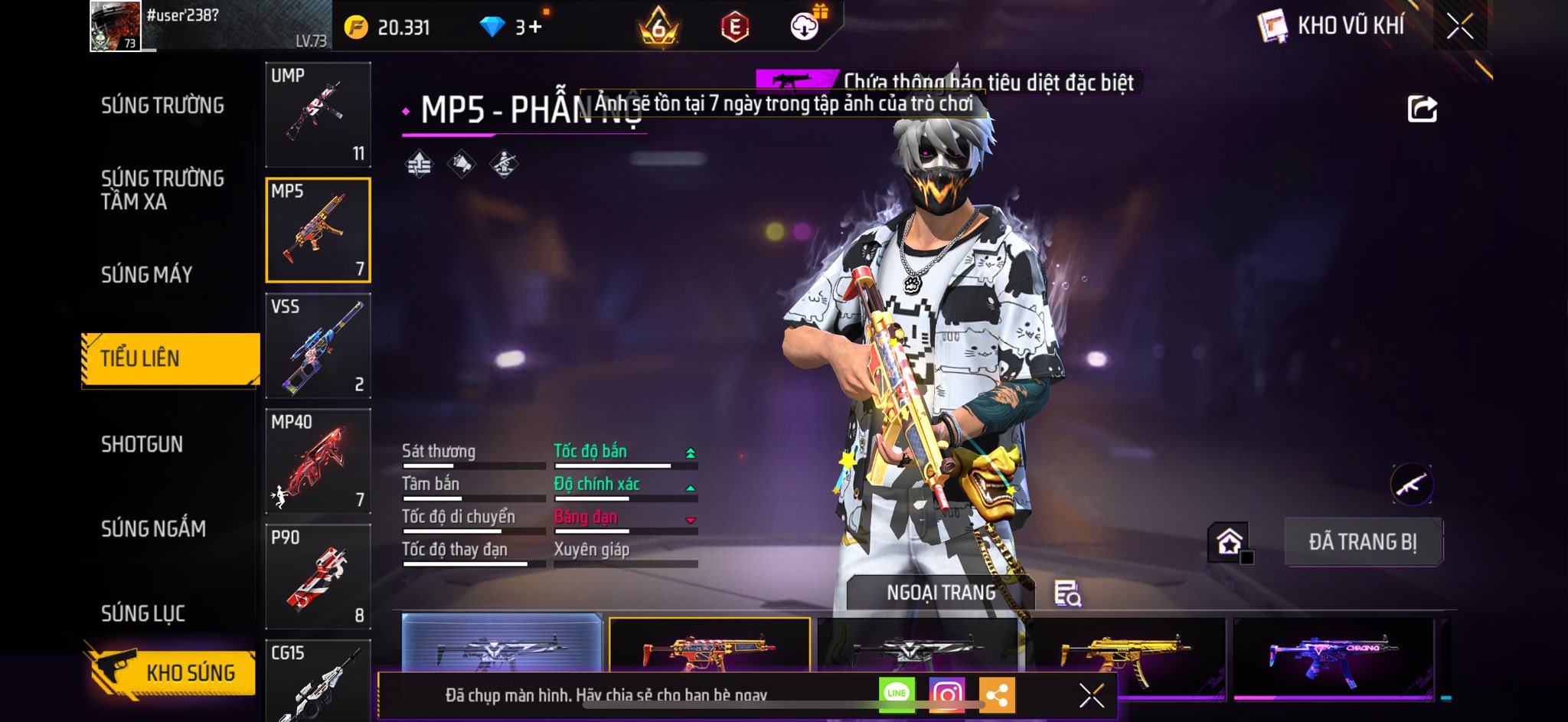Select the SÚNG MÁY weapon category

147,274
